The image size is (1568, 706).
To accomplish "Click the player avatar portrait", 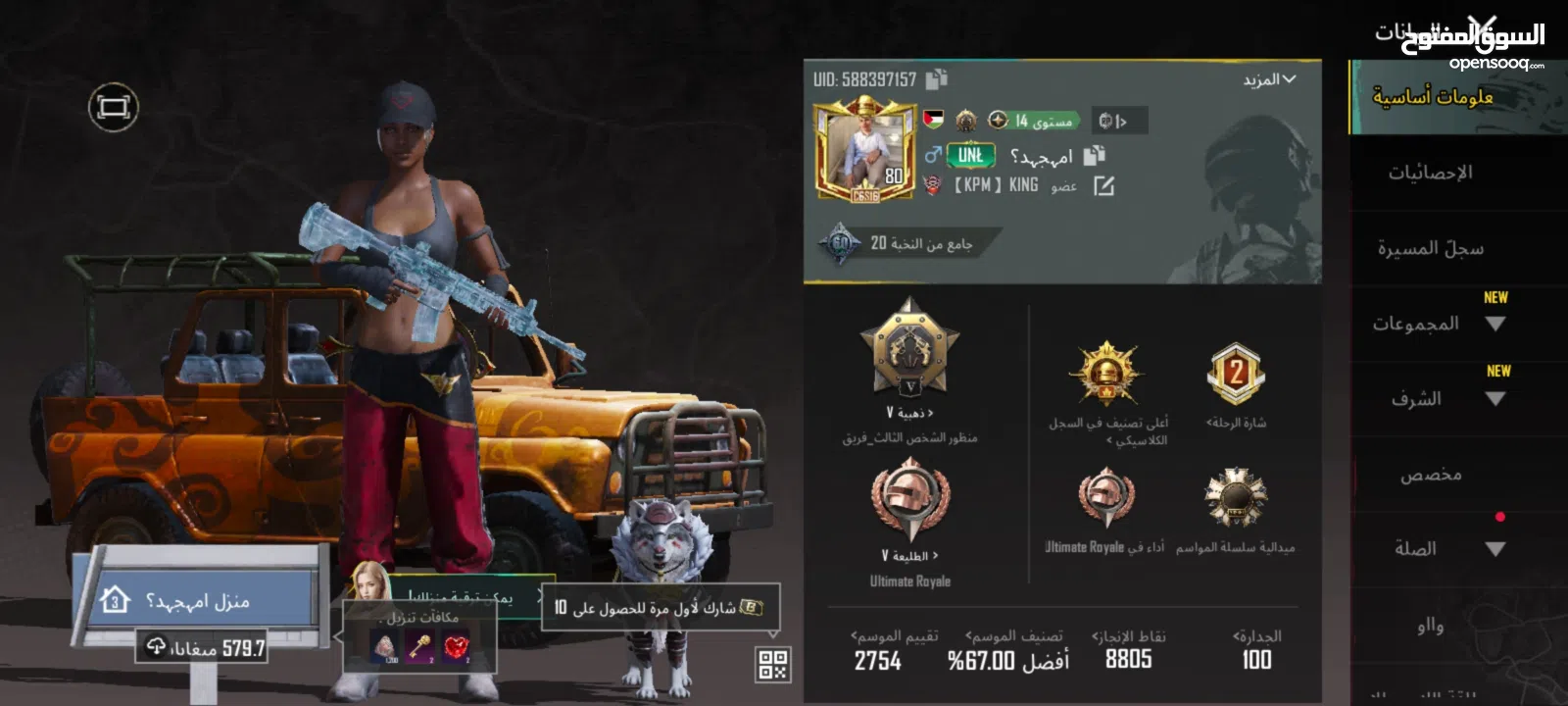I will pos(863,149).
